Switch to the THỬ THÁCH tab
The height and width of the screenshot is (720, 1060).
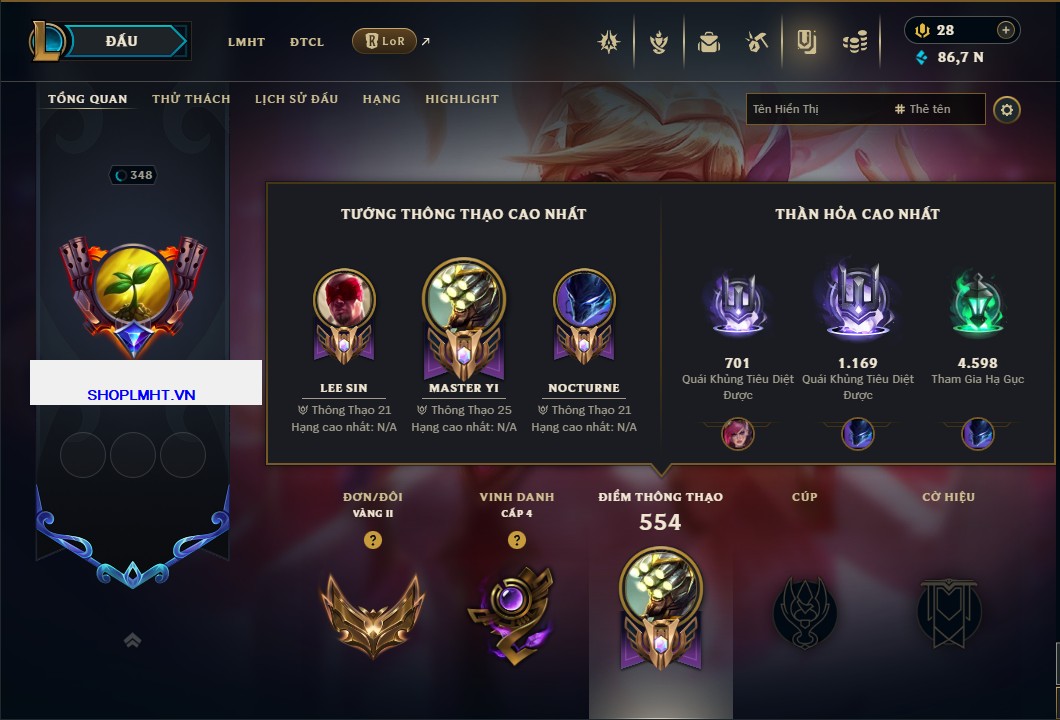[191, 99]
